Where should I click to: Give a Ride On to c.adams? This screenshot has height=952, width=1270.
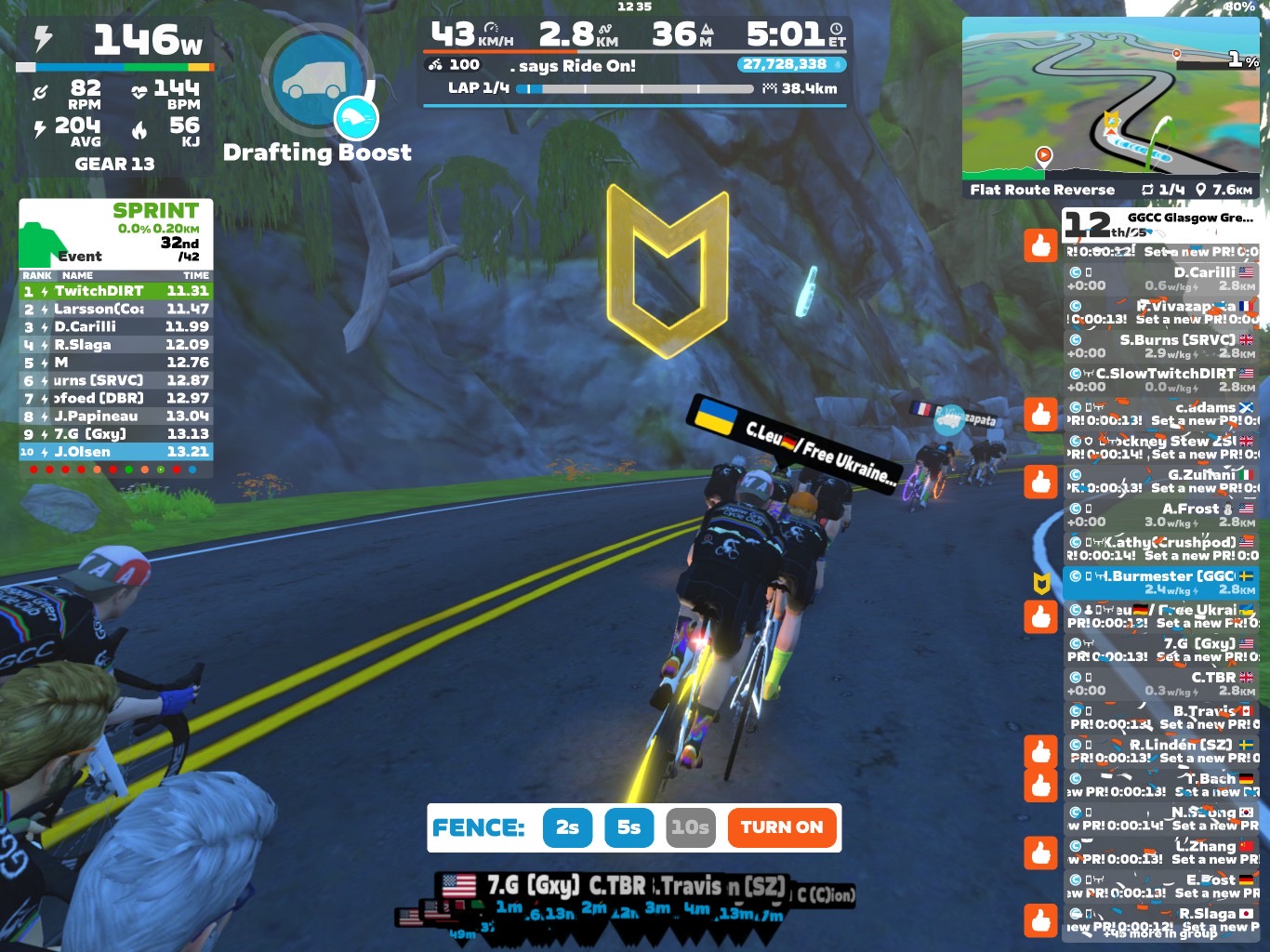1041,414
